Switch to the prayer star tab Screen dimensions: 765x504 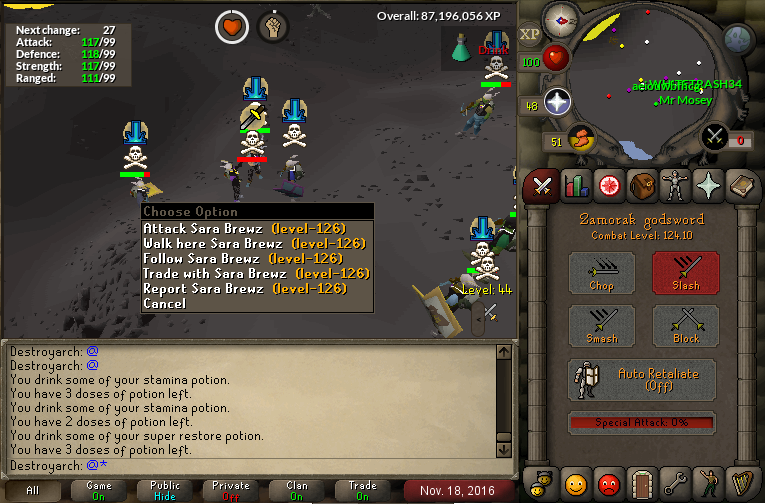[x=708, y=185]
